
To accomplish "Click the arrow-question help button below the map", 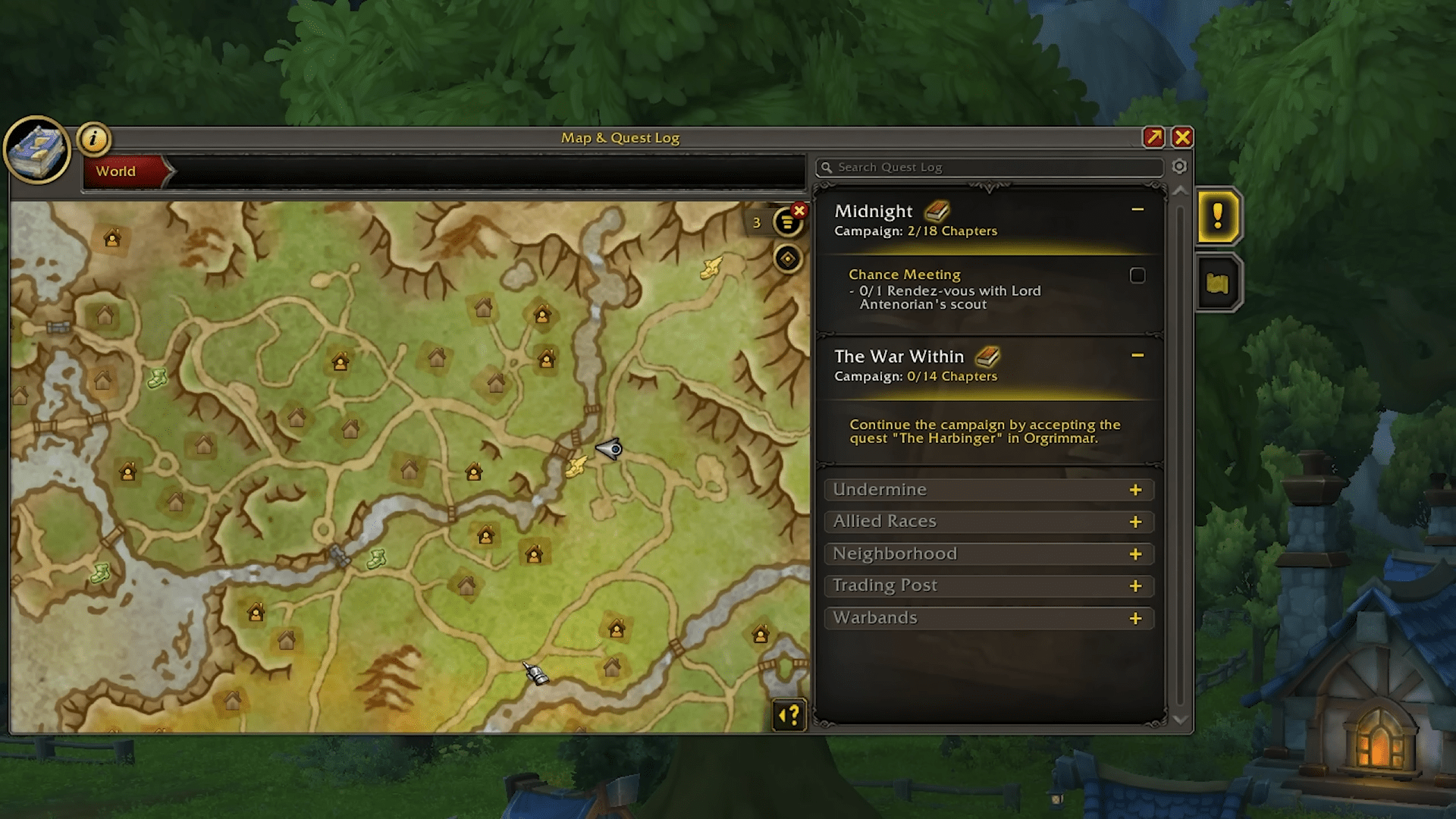I will click(789, 716).
